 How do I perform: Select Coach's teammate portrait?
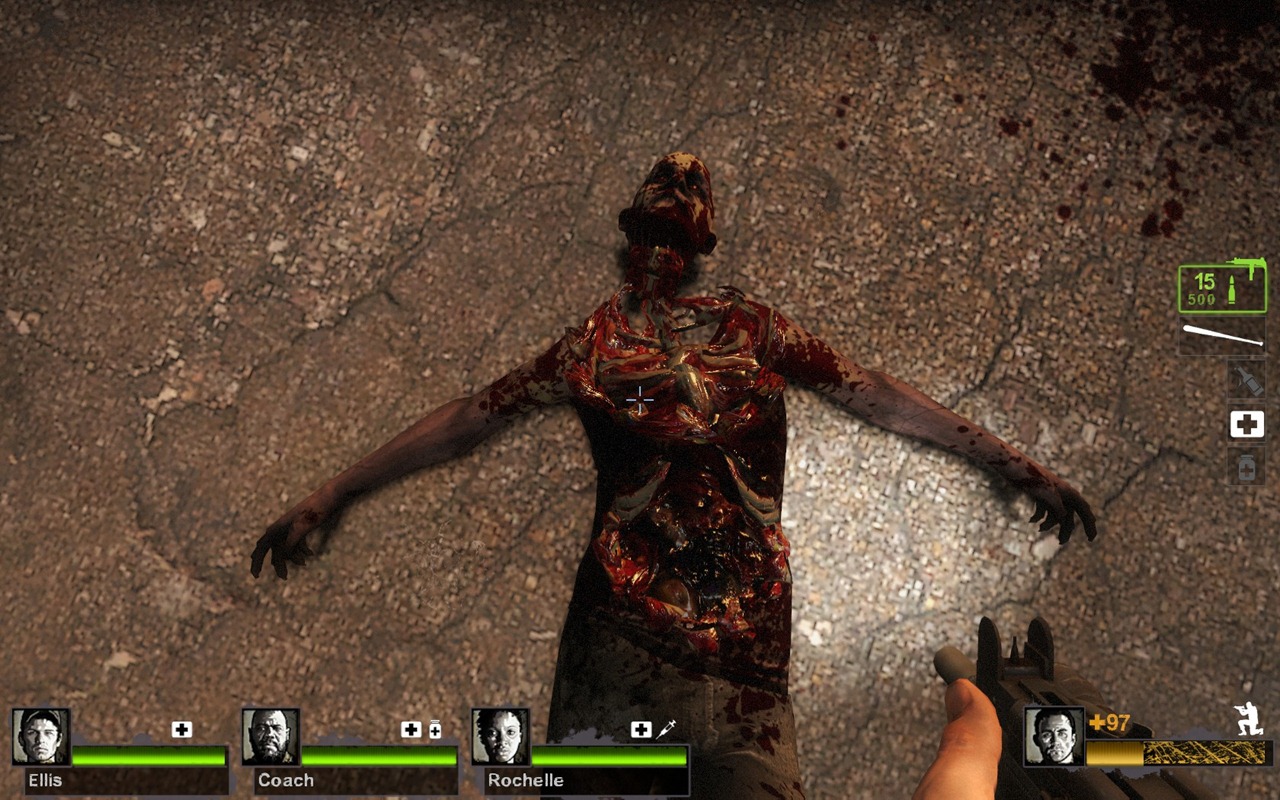coord(271,737)
